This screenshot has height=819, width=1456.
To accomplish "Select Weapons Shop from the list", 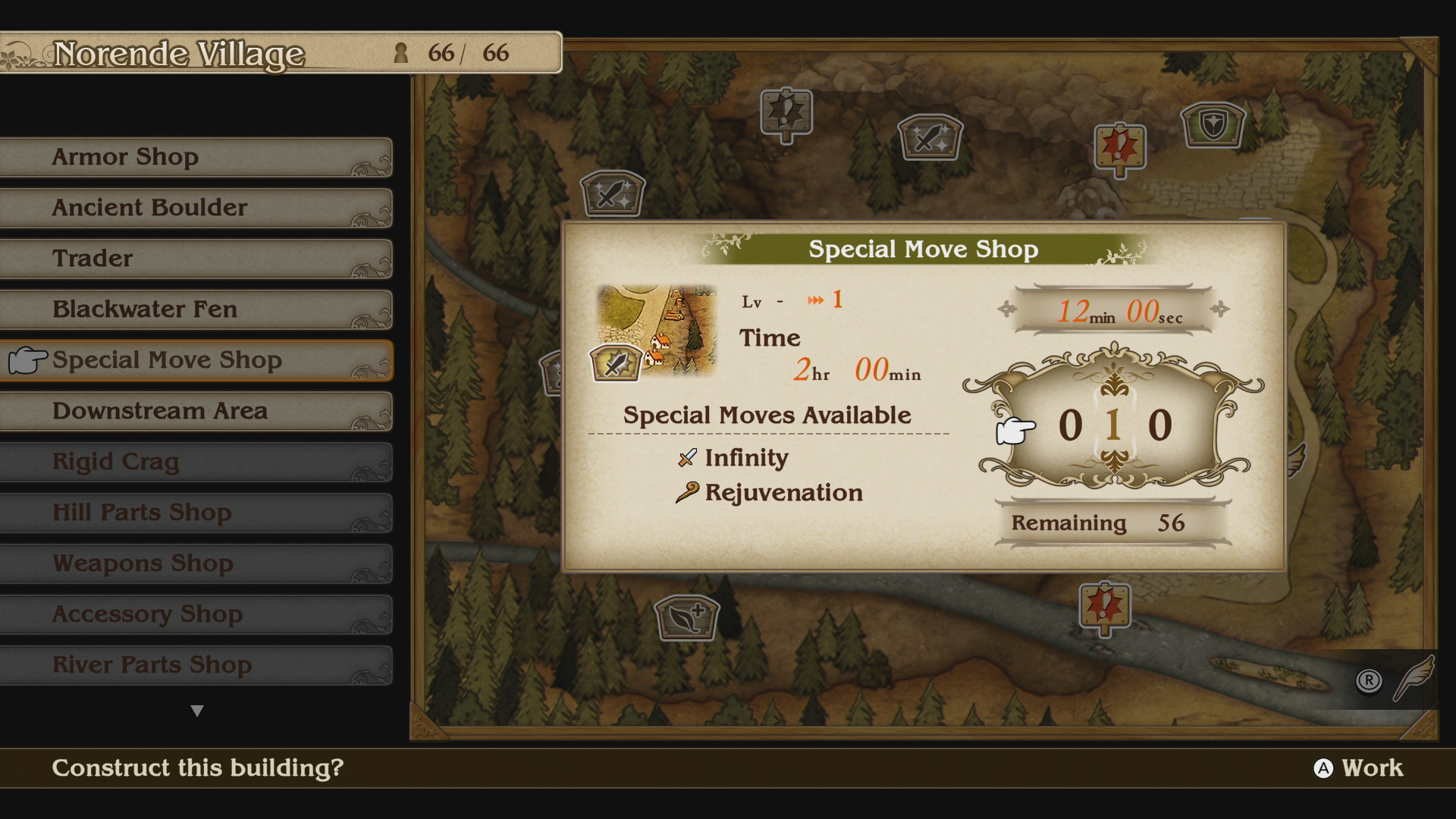I will point(196,563).
